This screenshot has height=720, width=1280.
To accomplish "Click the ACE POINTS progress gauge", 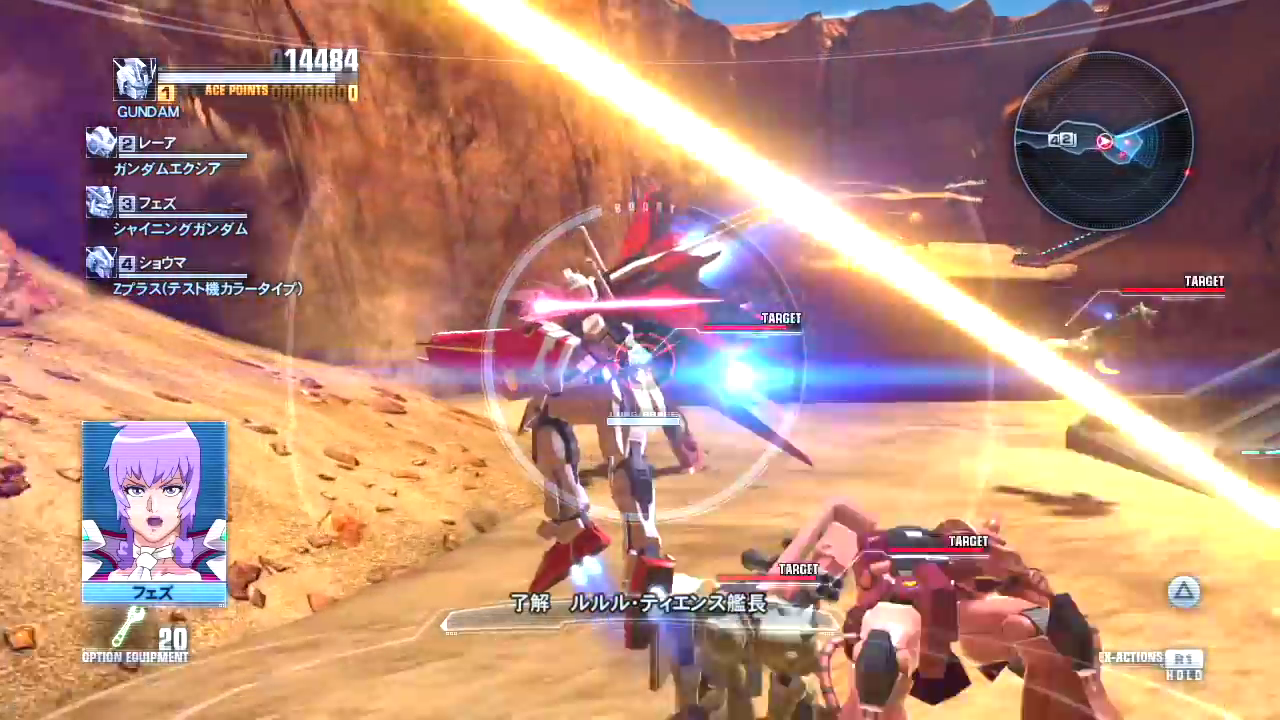I will point(280,90).
